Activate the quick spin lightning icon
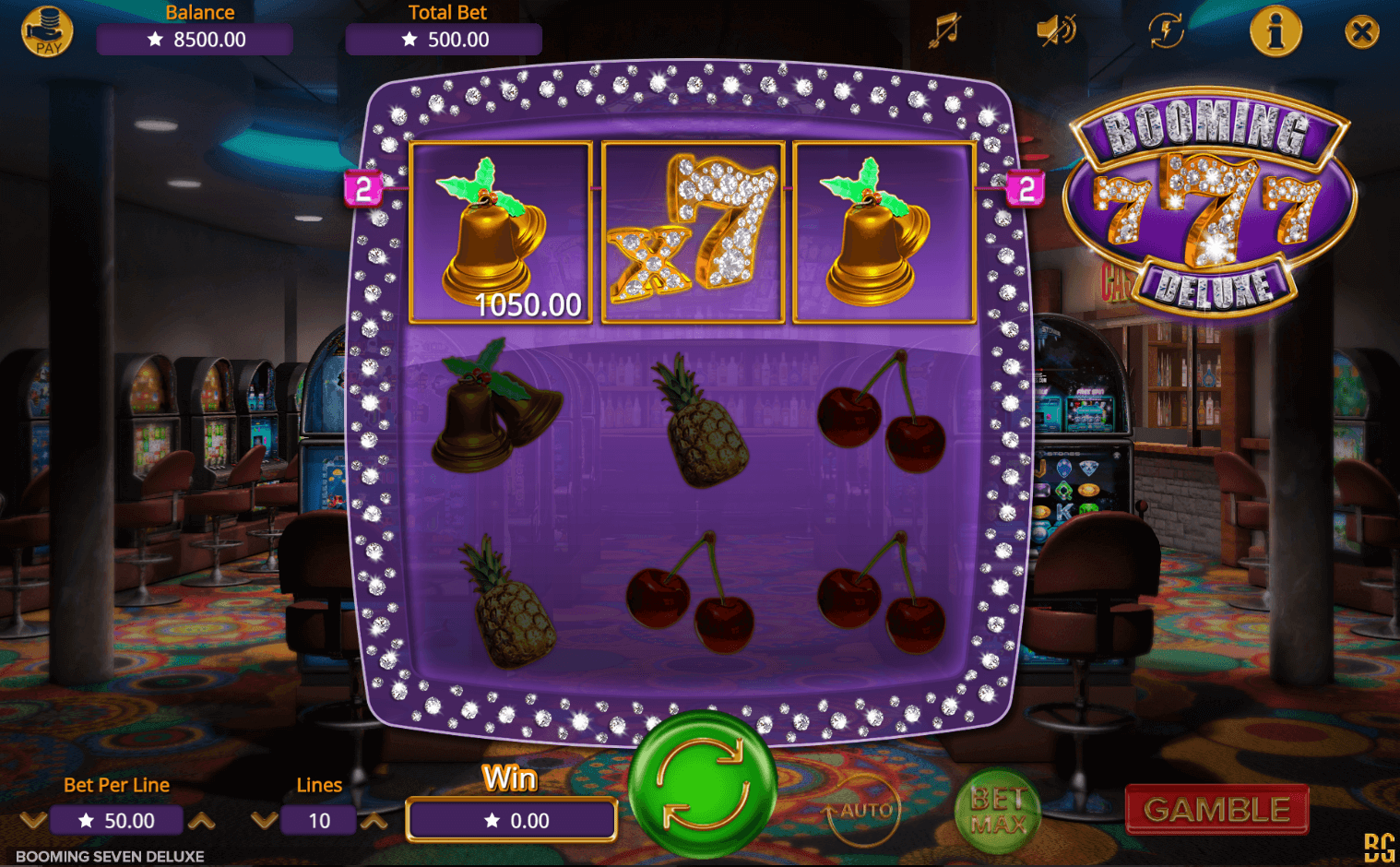Viewport: 1400px width, 867px height. click(1166, 30)
